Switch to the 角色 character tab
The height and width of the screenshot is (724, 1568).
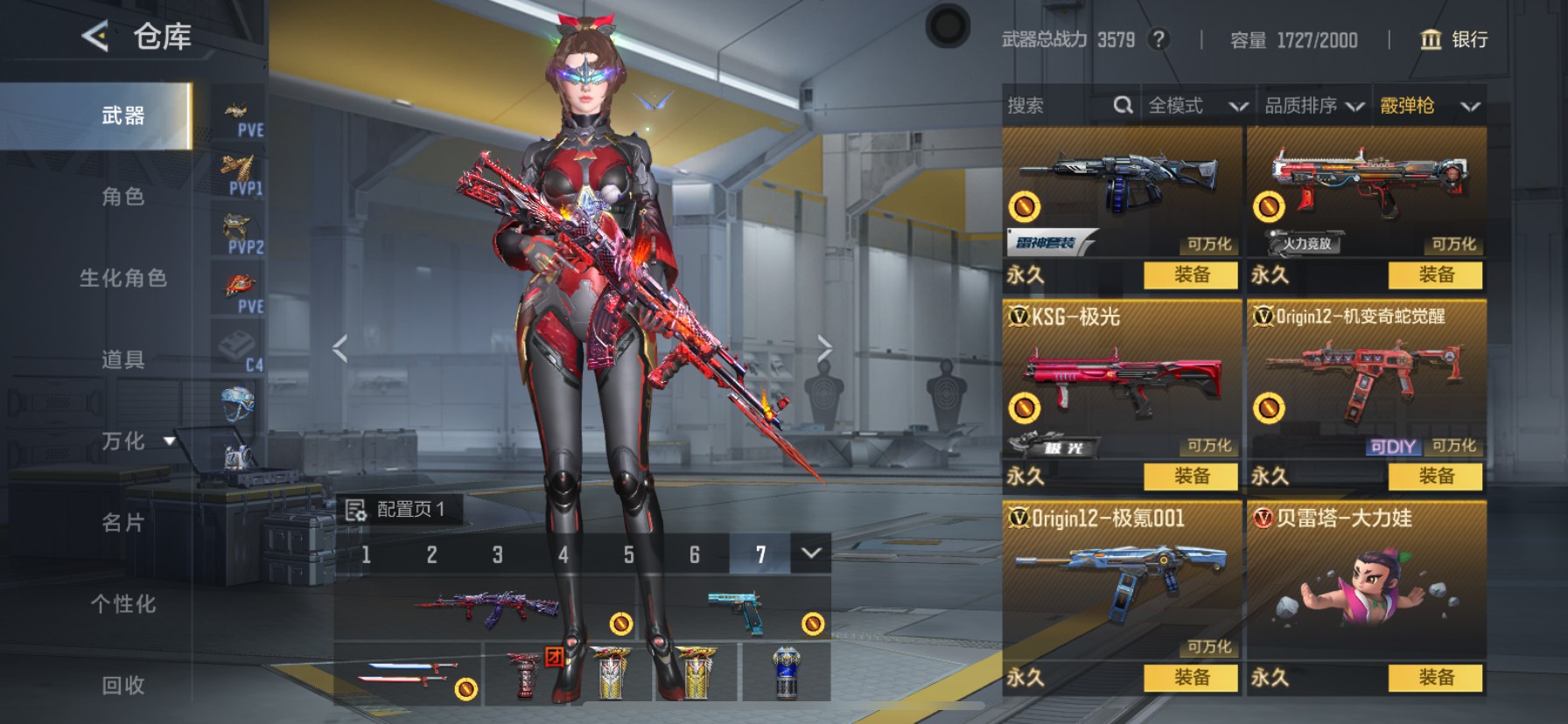[122, 197]
